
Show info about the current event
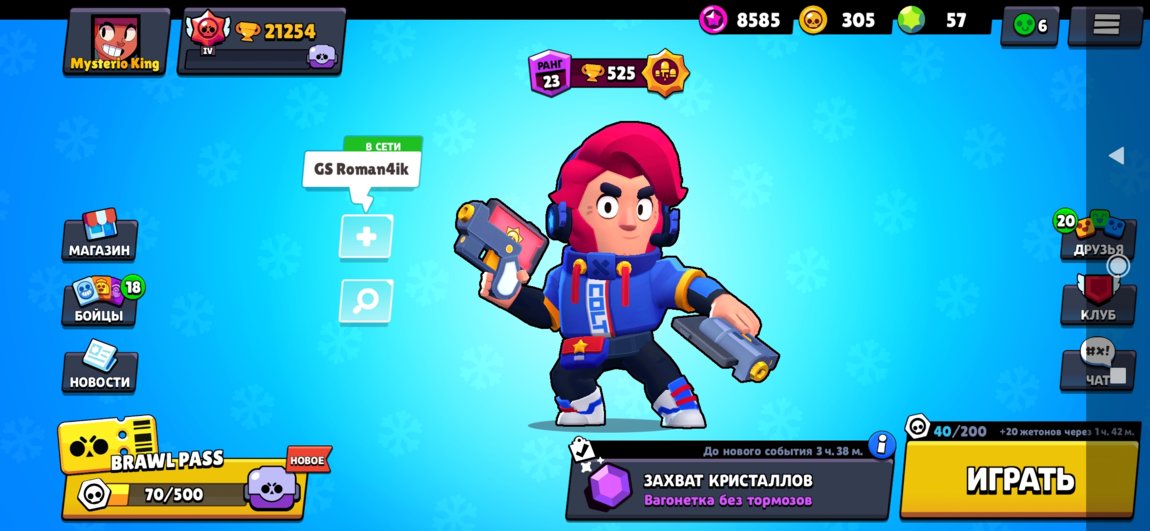click(881, 444)
